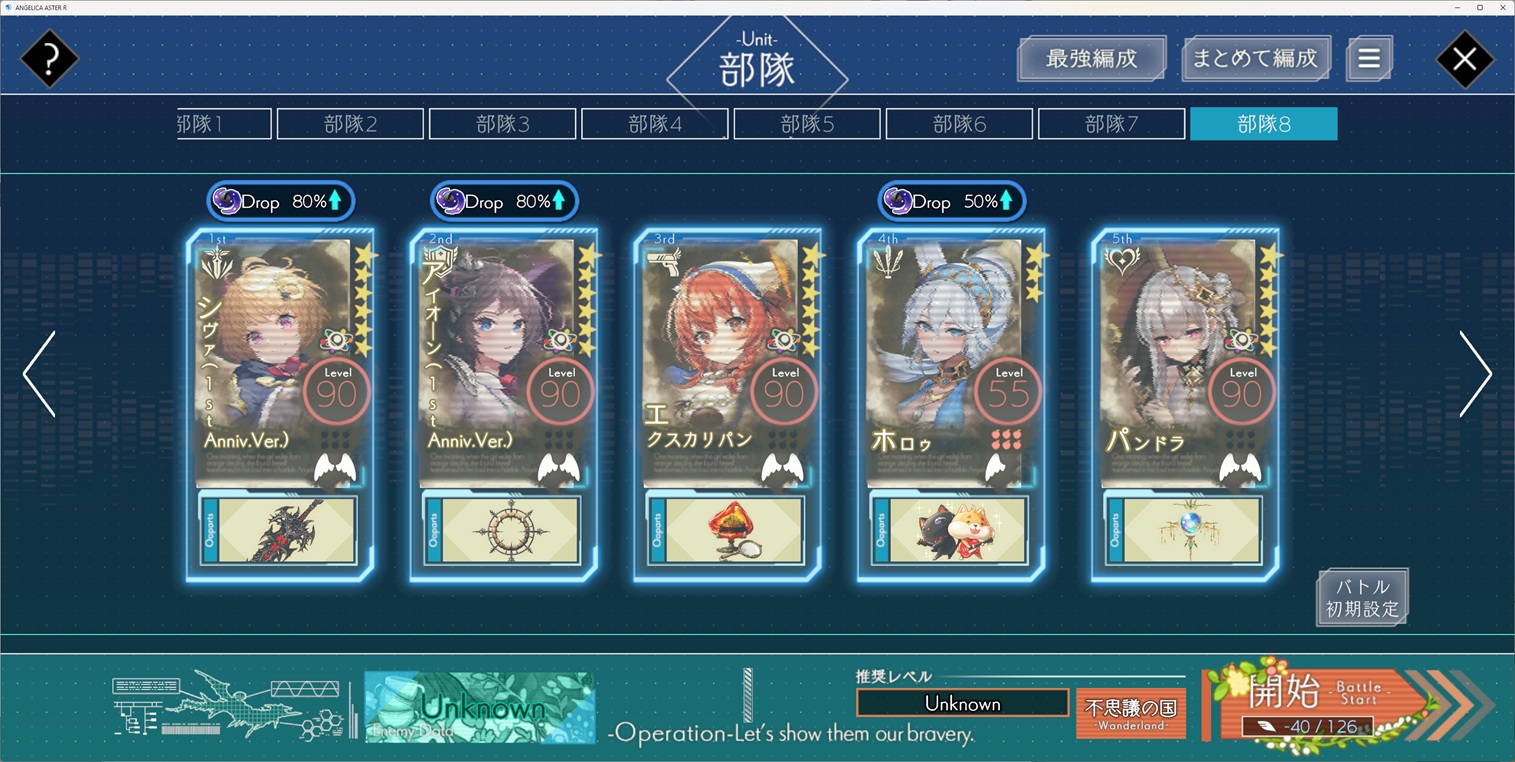
Task: Close the unit screen with X
Action: click(1464, 59)
